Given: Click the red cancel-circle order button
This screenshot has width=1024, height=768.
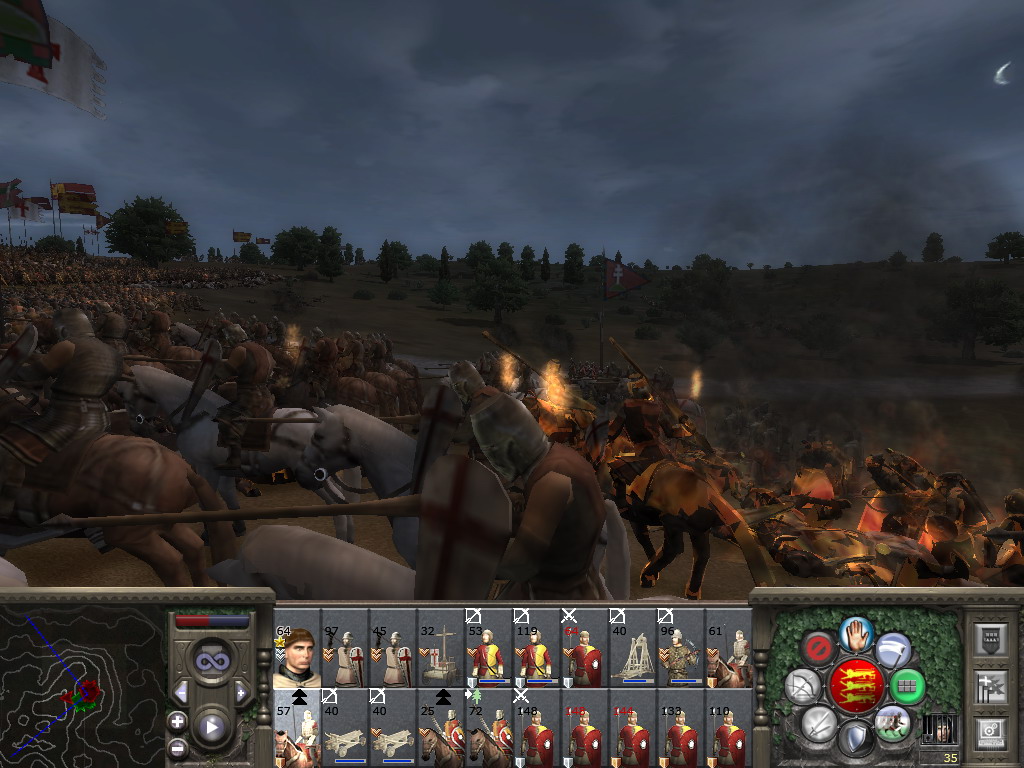Looking at the screenshot, I should coord(818,650).
